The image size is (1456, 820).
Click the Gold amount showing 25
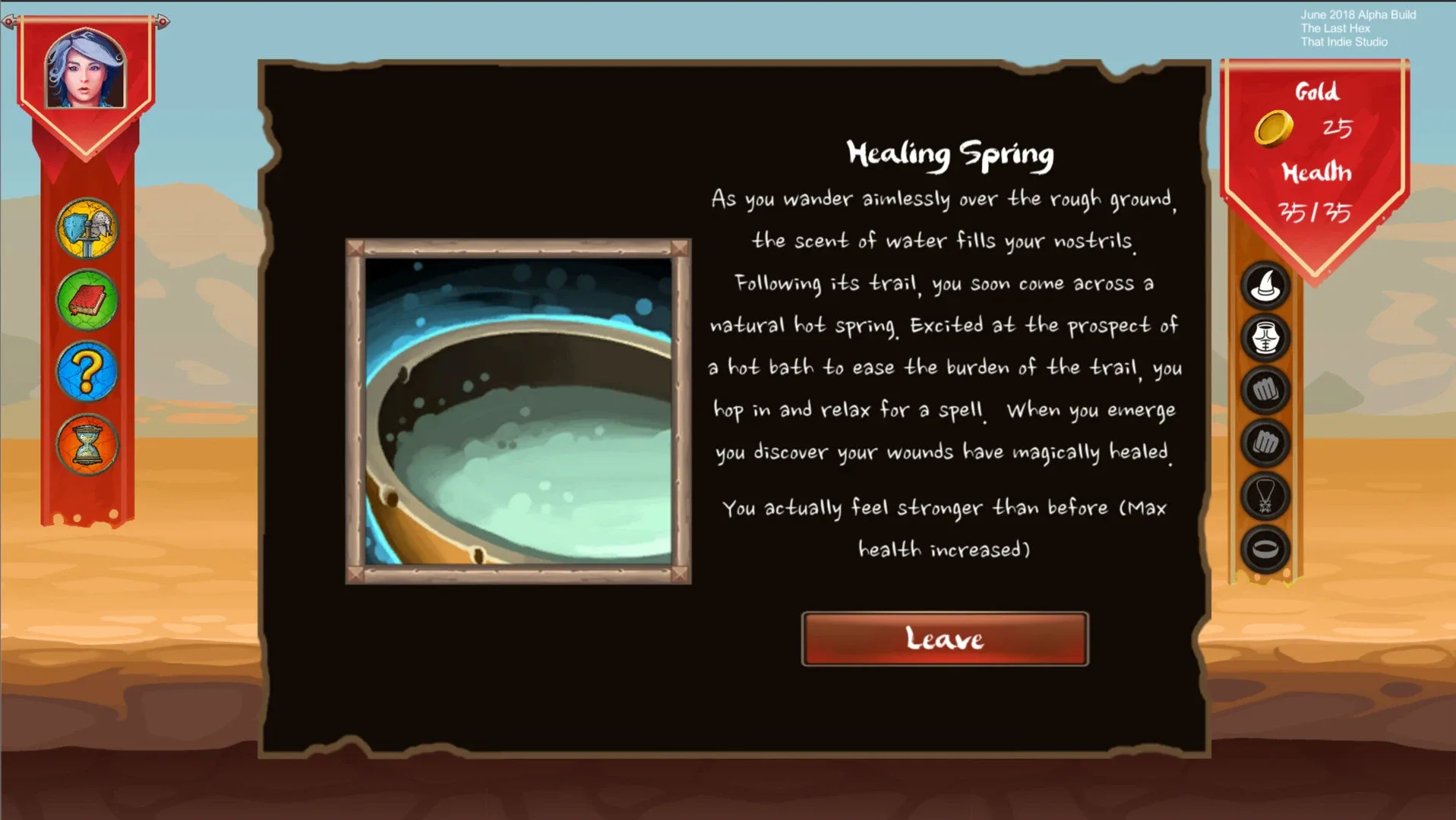tap(1340, 128)
